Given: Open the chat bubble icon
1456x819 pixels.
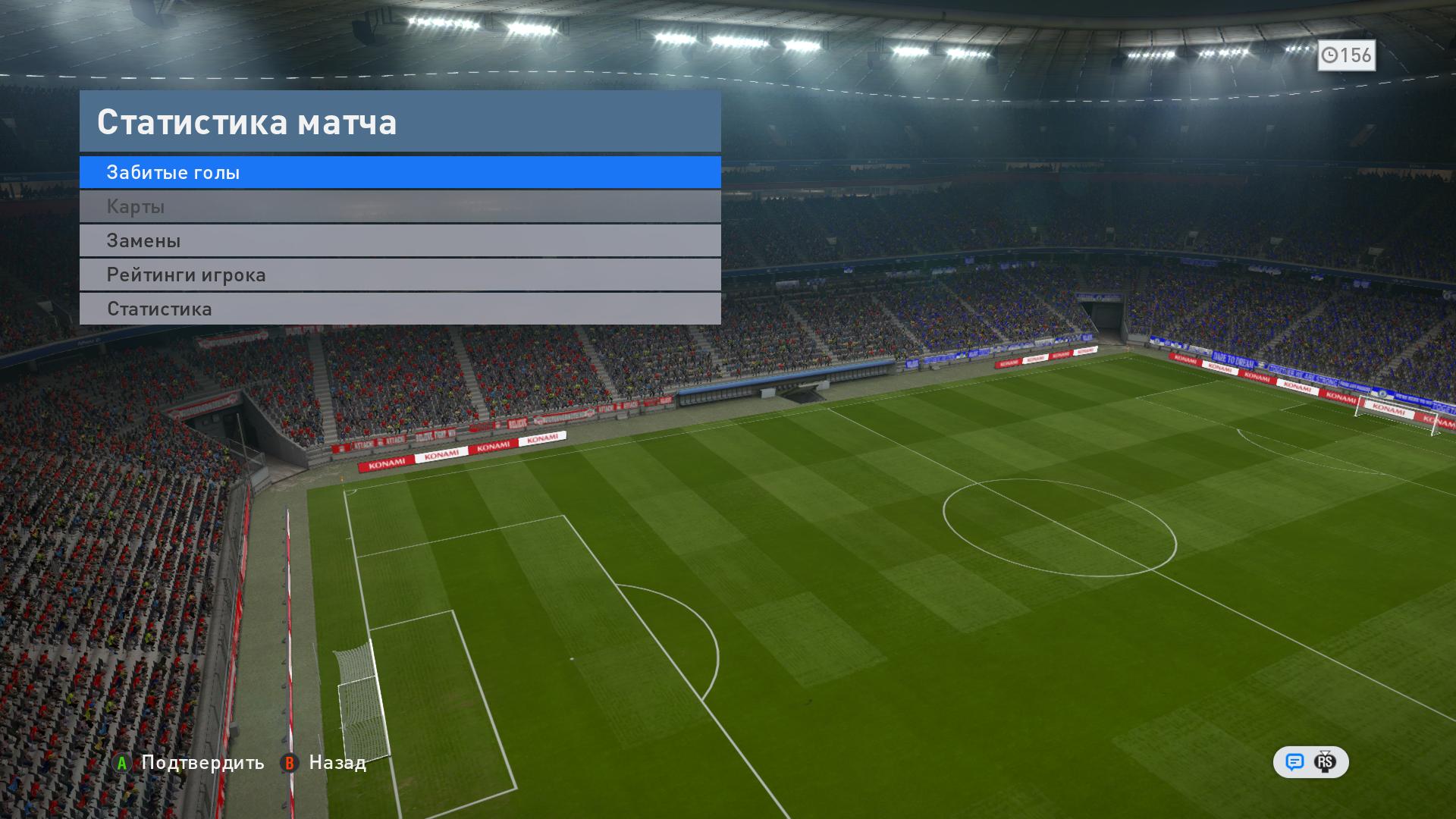Looking at the screenshot, I should point(1294,762).
